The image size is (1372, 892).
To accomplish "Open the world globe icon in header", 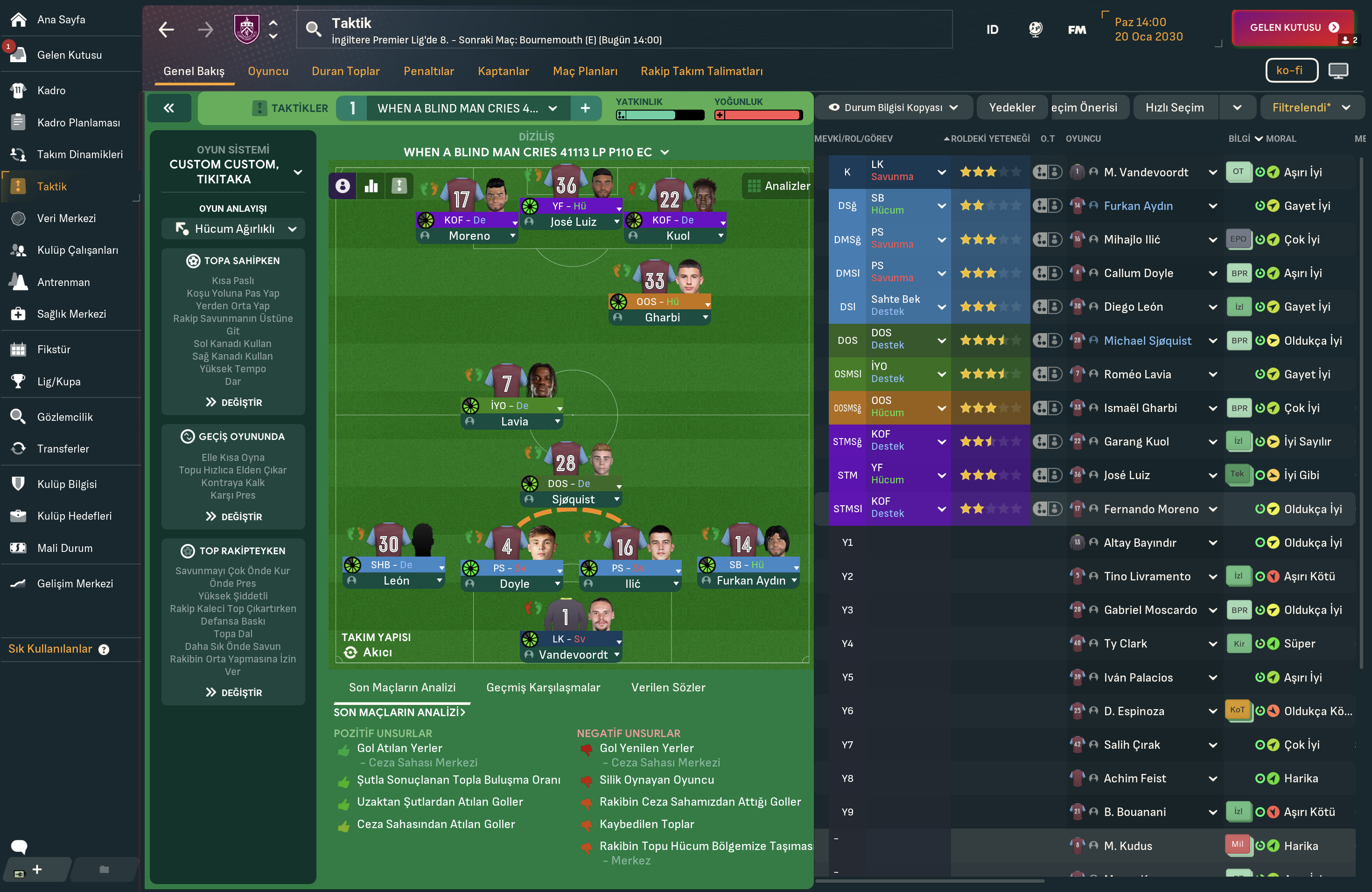I will [1035, 29].
